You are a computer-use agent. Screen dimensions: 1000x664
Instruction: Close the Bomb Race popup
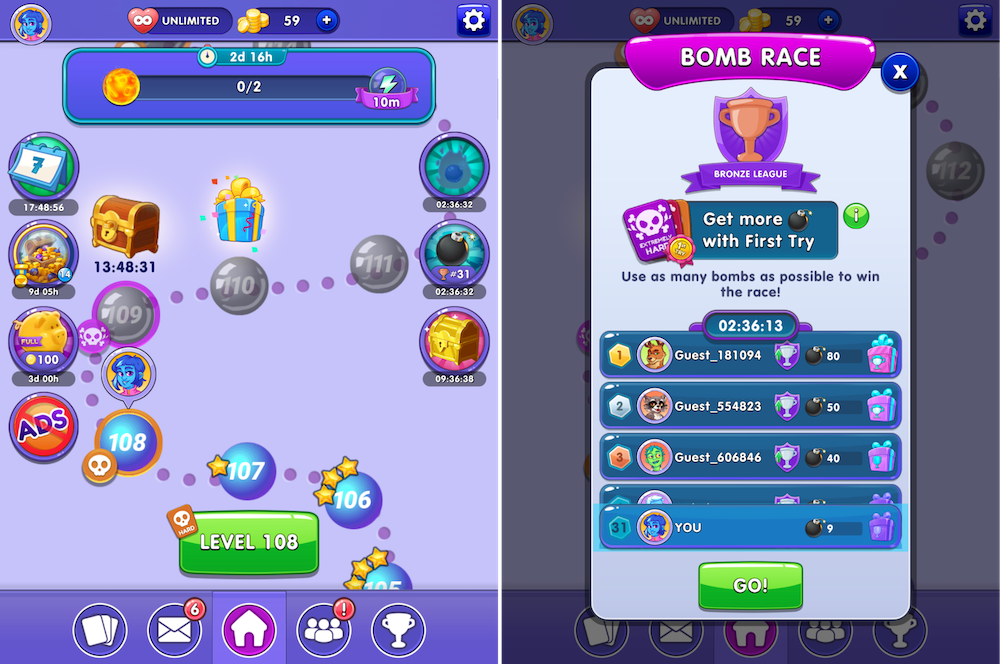pyautogui.click(x=900, y=71)
